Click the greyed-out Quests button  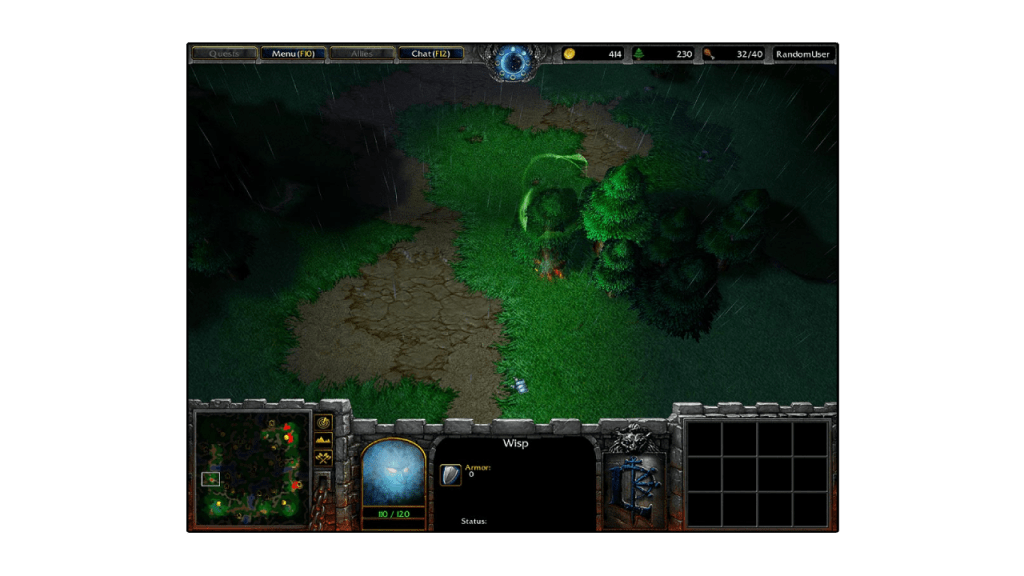click(x=224, y=53)
